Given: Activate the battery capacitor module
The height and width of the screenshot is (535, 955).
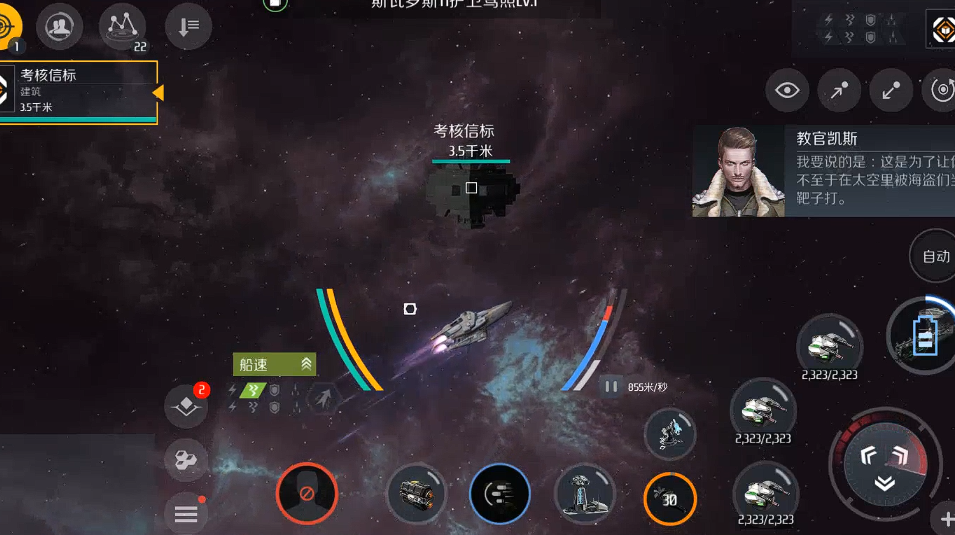Looking at the screenshot, I should (925, 335).
